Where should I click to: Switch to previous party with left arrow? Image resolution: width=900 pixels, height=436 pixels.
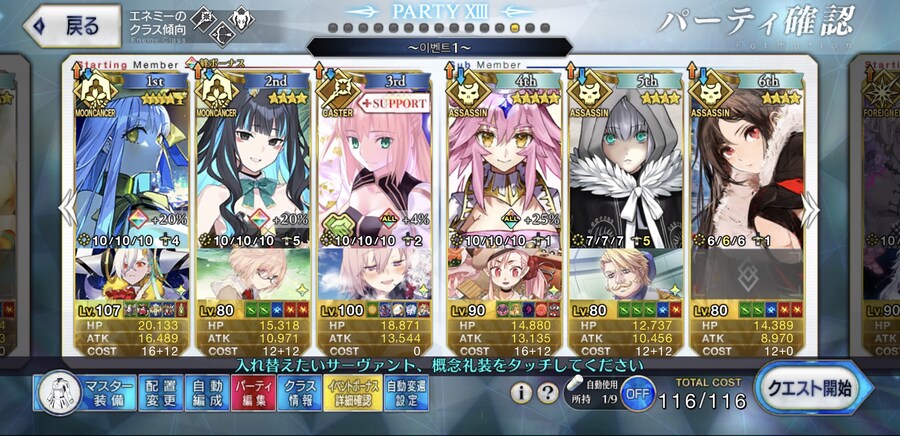pos(66,208)
